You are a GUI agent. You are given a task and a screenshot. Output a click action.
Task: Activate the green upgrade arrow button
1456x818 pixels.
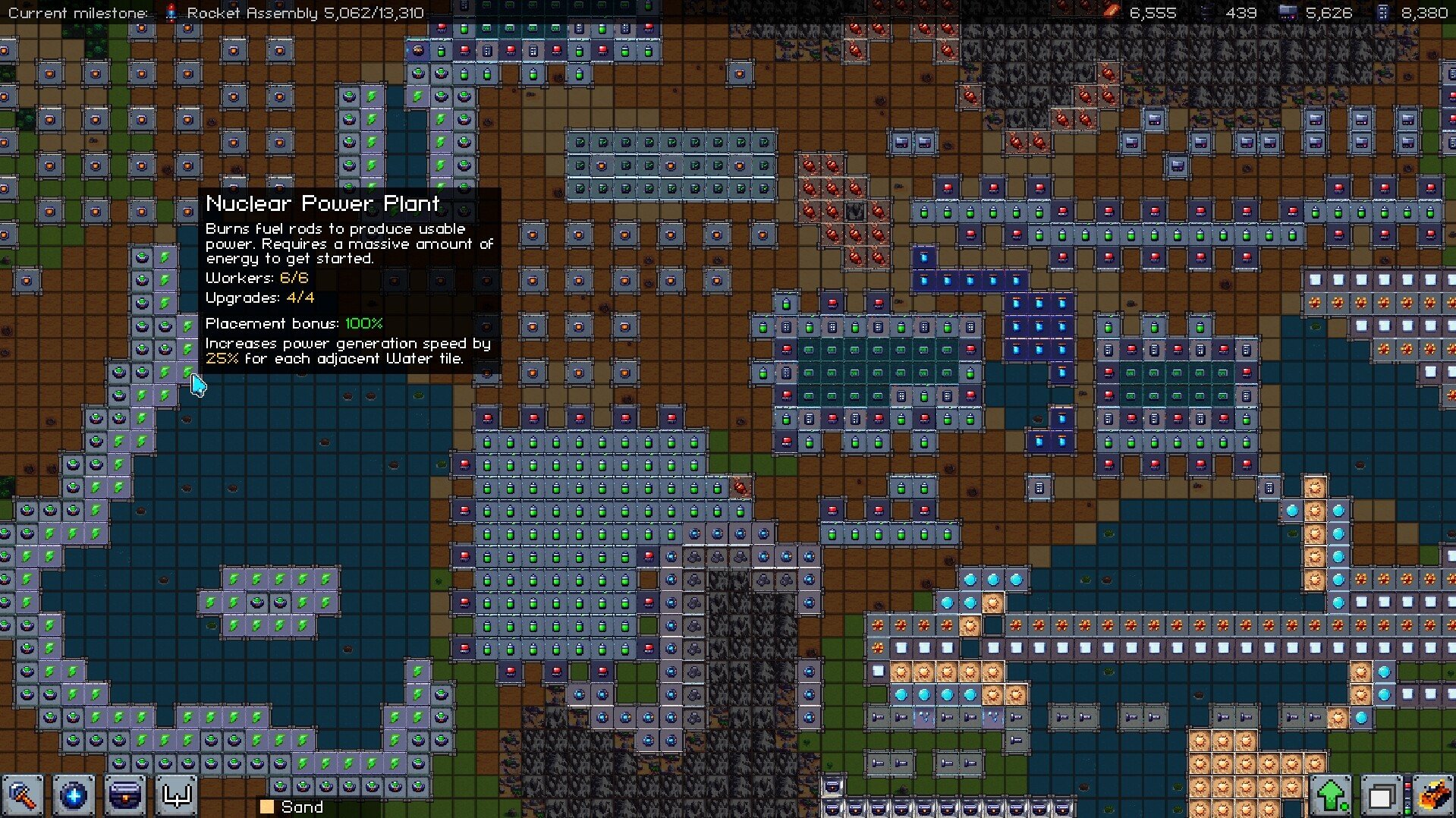(1332, 796)
